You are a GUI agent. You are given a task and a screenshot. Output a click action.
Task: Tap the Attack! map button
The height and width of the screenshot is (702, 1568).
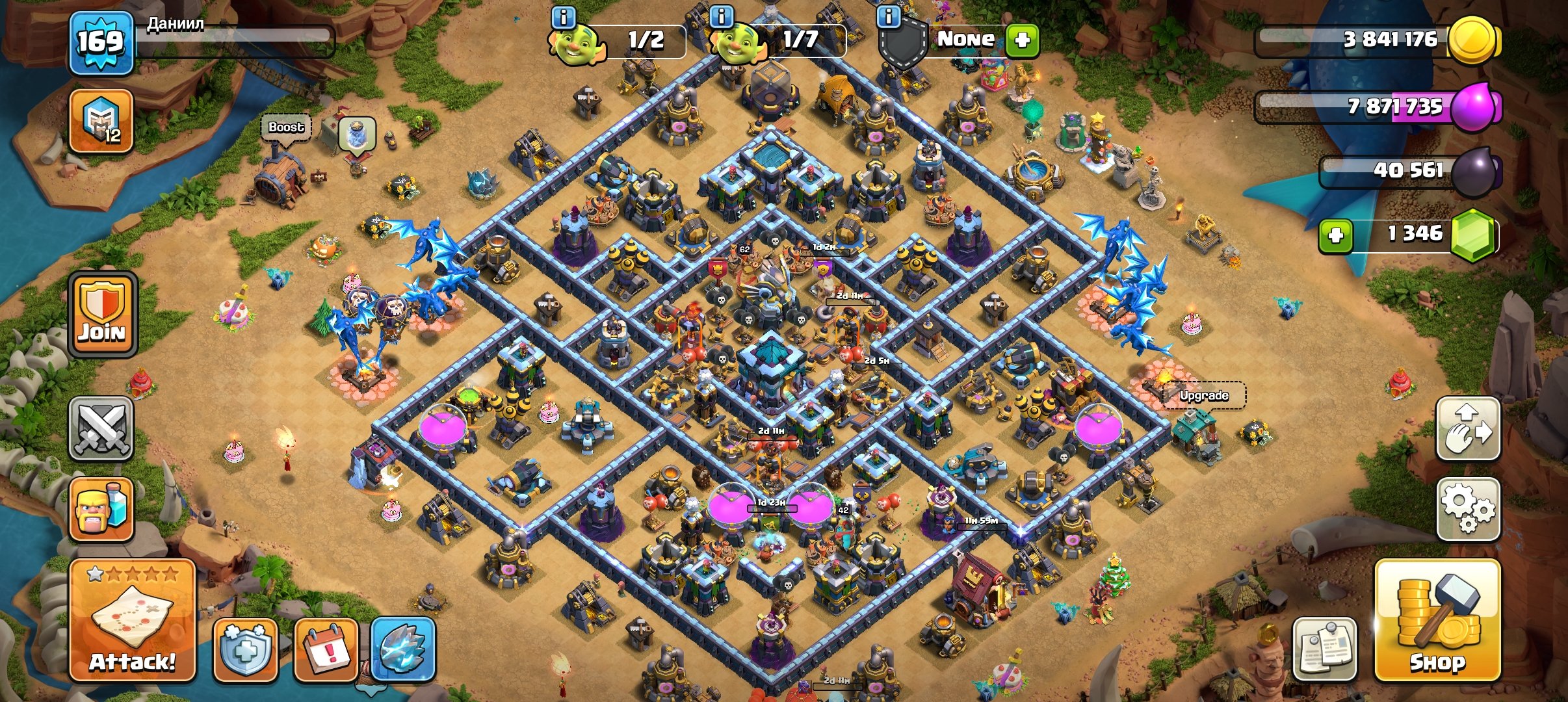pyautogui.click(x=132, y=619)
